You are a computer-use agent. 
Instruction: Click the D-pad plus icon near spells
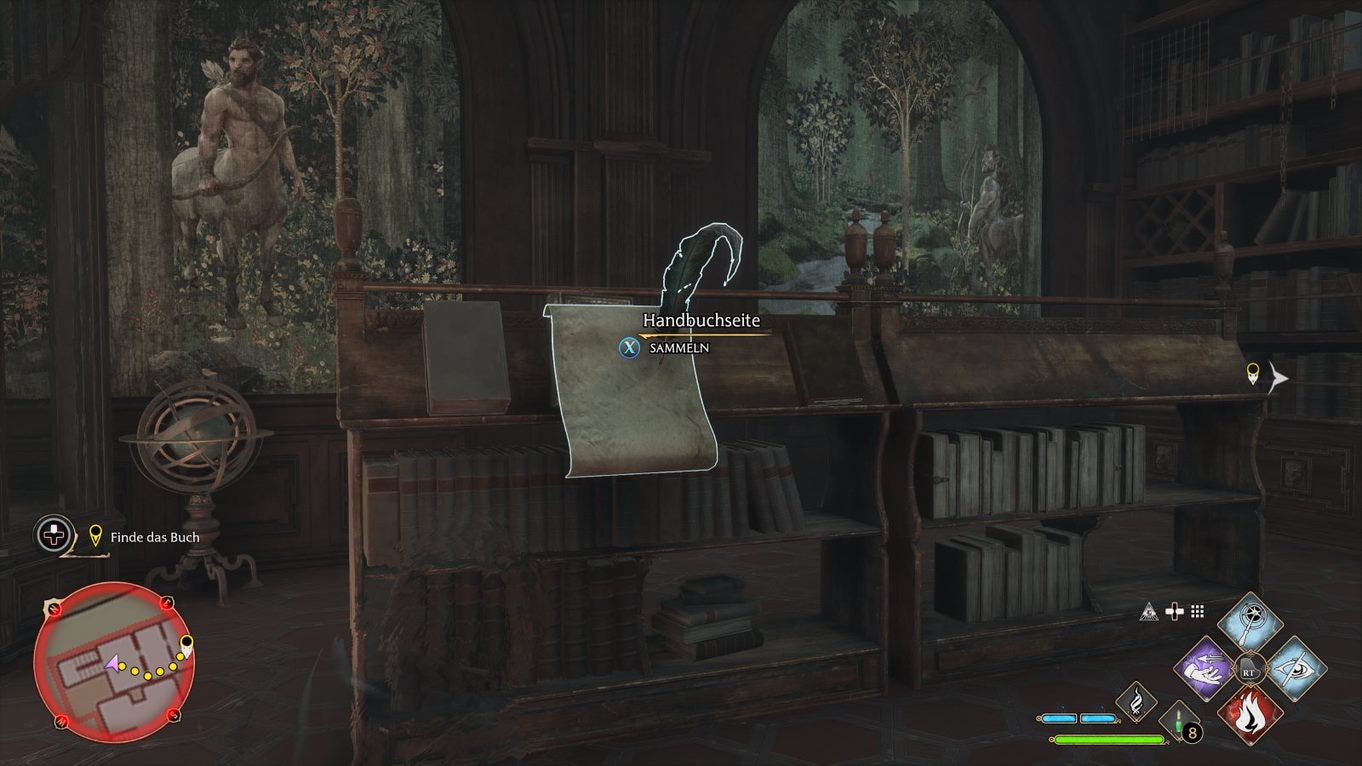pos(1174,611)
